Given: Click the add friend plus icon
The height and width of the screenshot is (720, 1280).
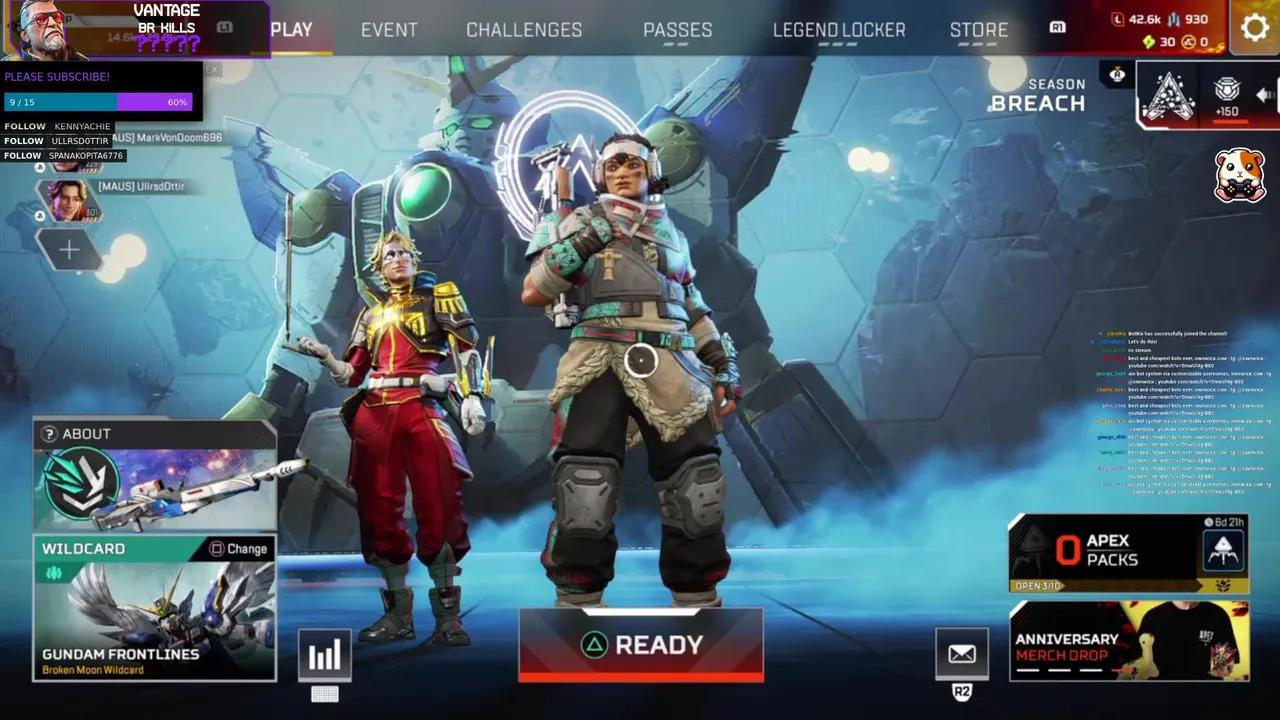Looking at the screenshot, I should pos(68,249).
